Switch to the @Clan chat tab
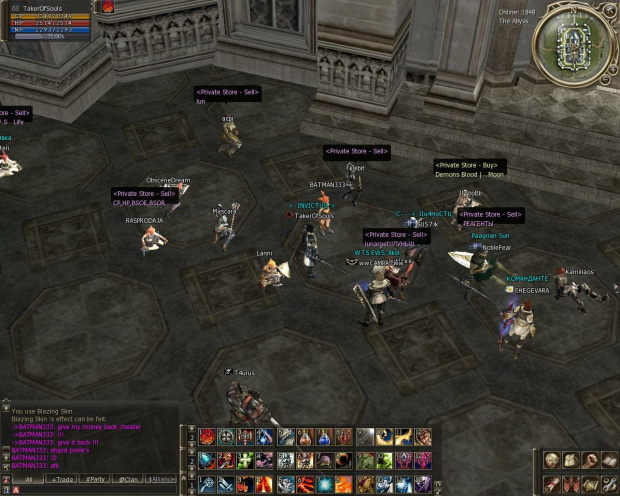 coord(129,480)
